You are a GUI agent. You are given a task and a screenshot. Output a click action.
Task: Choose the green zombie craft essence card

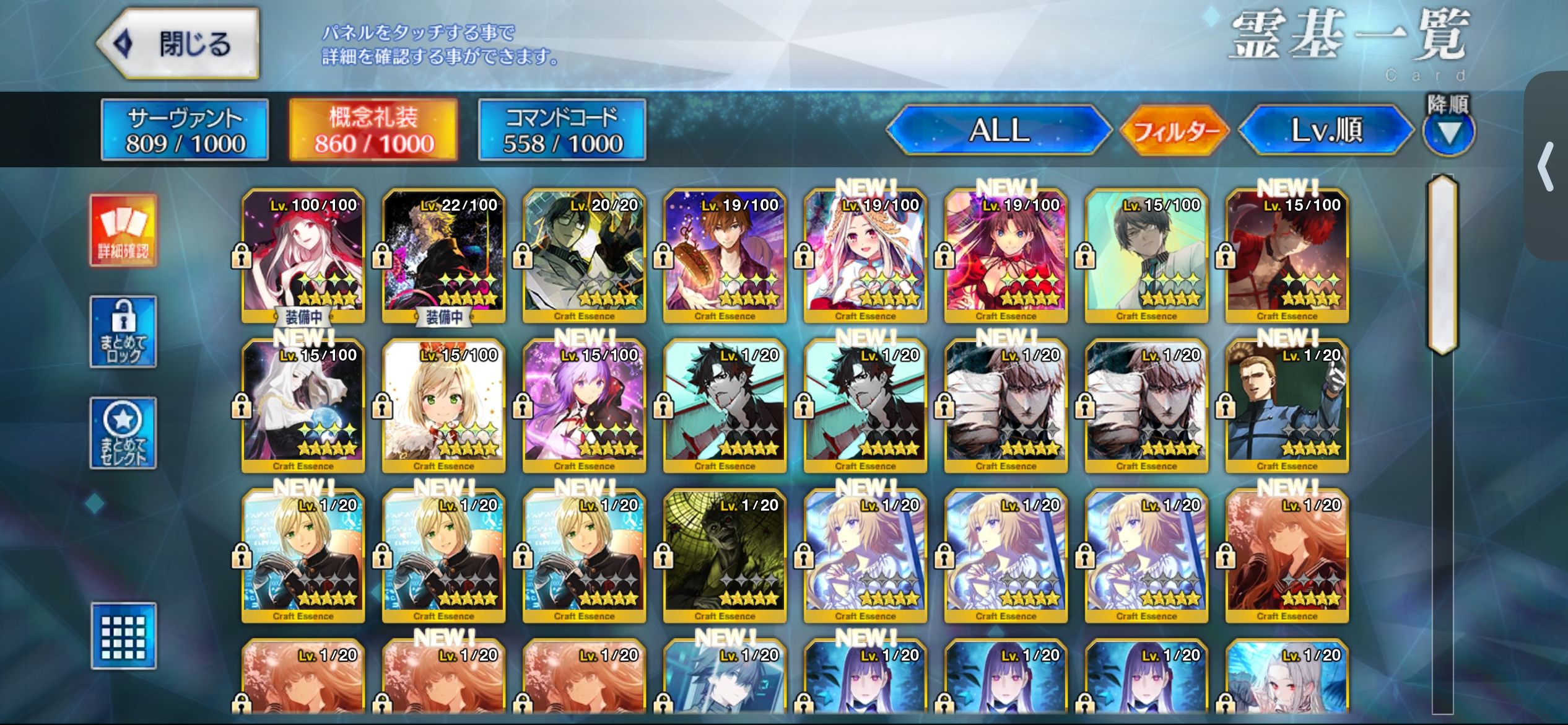point(725,555)
